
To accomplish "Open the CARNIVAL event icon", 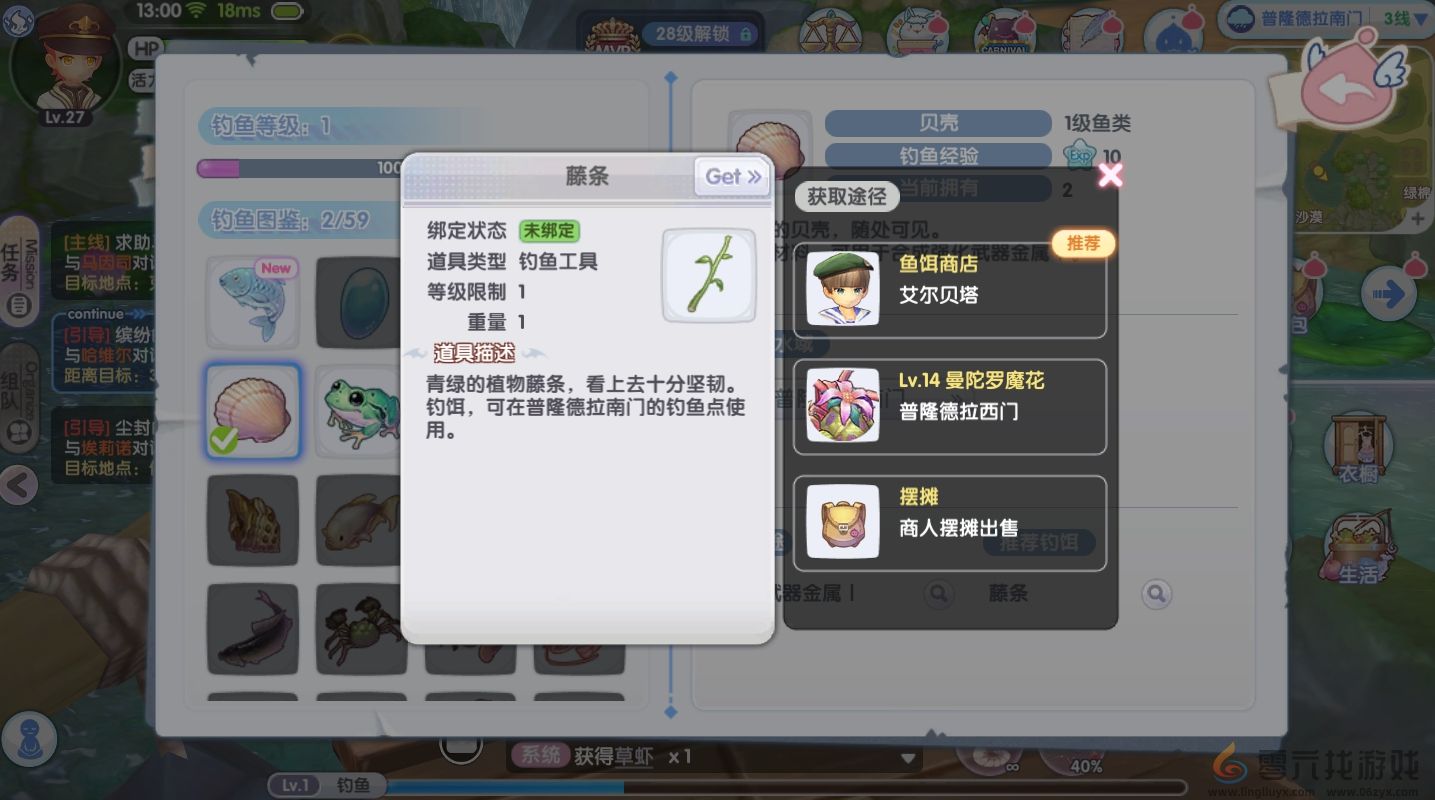I will click(1003, 30).
